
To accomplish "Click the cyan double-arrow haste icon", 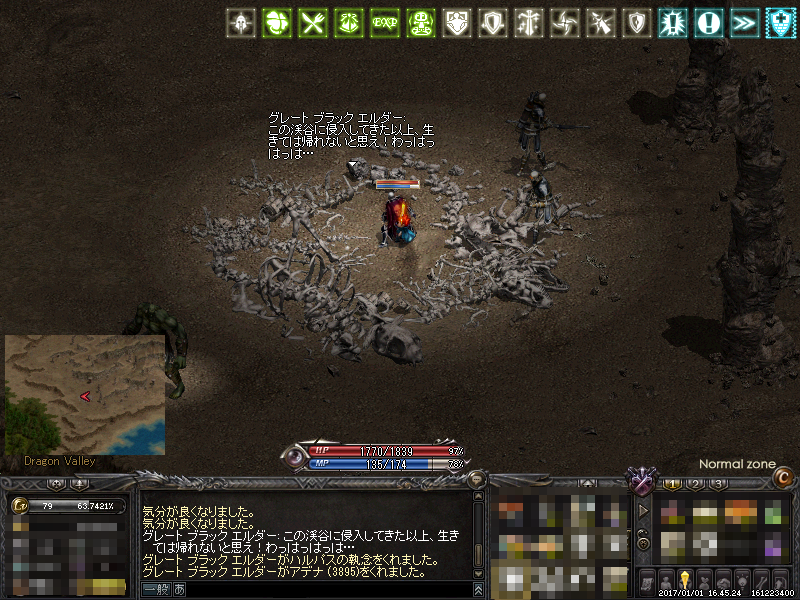I will point(745,23).
